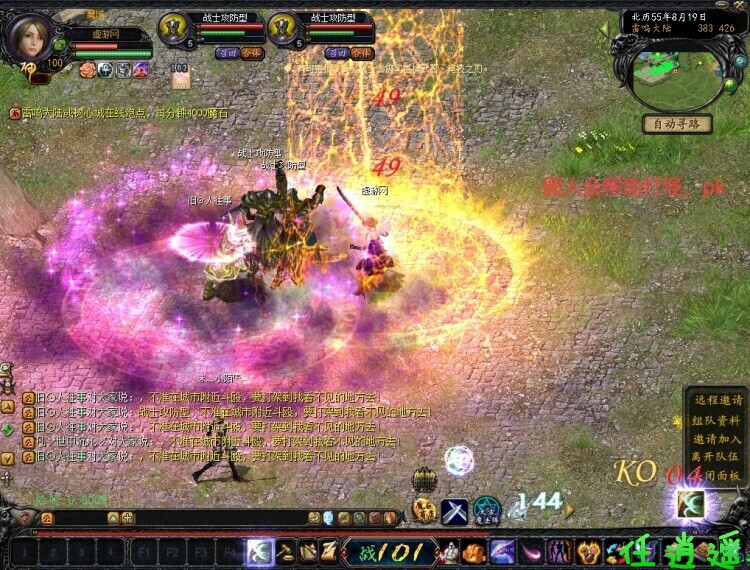Activate the highlighted green slash skill in the hotbar
750x570 pixels.
[261, 551]
